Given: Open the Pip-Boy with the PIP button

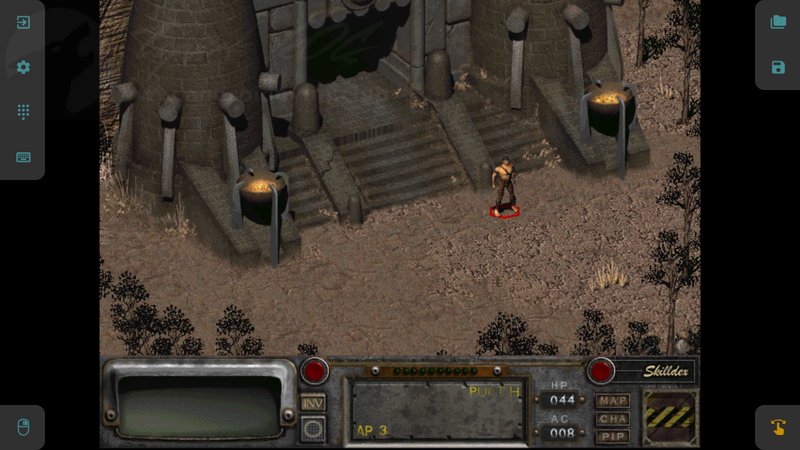Looking at the screenshot, I should point(612,436).
